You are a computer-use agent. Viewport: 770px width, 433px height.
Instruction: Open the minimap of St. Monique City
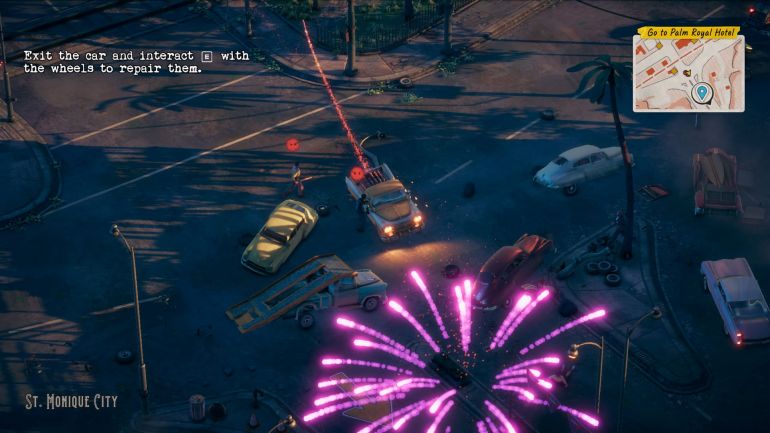click(x=688, y=75)
